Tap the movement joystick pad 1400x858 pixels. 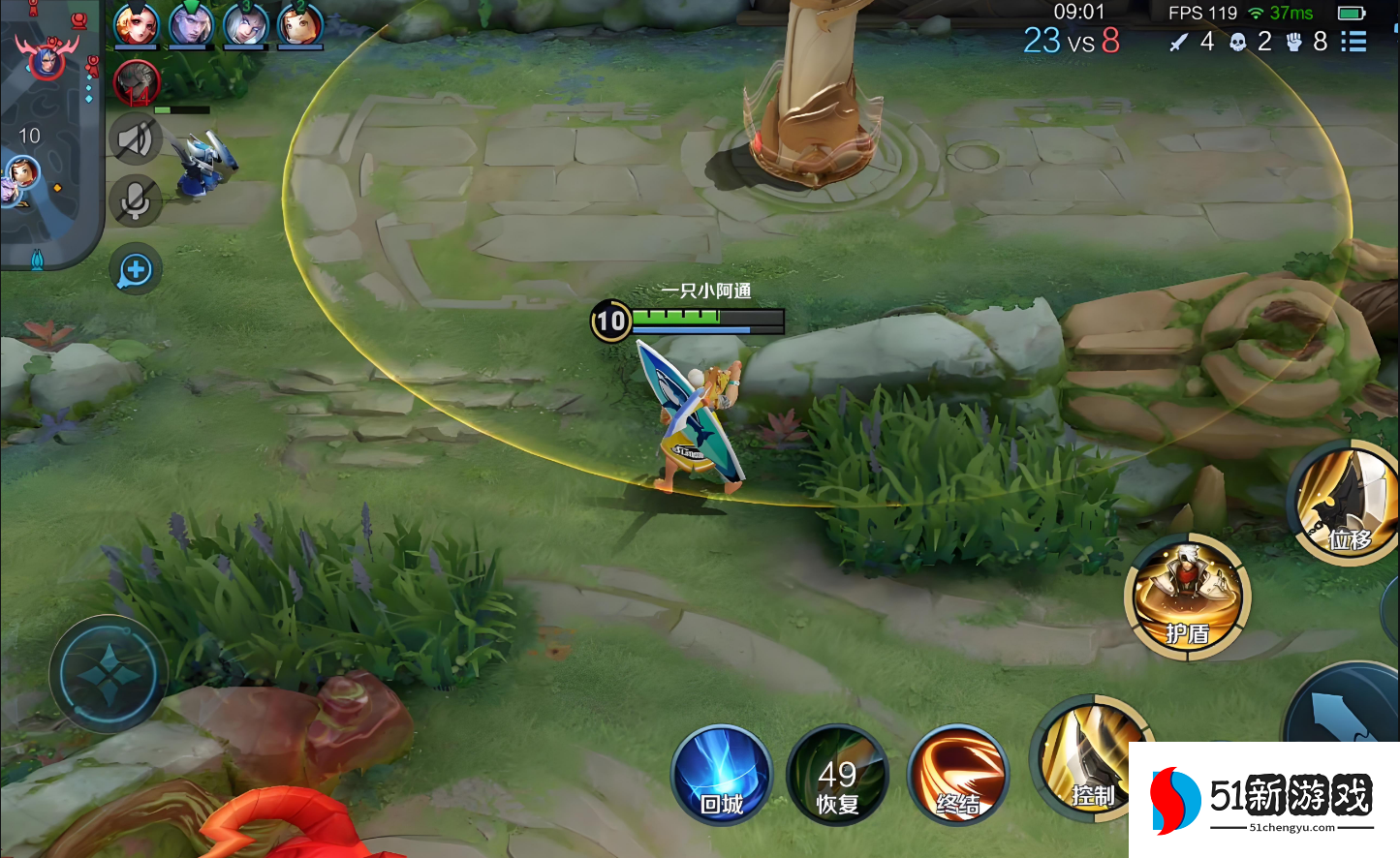tap(109, 674)
